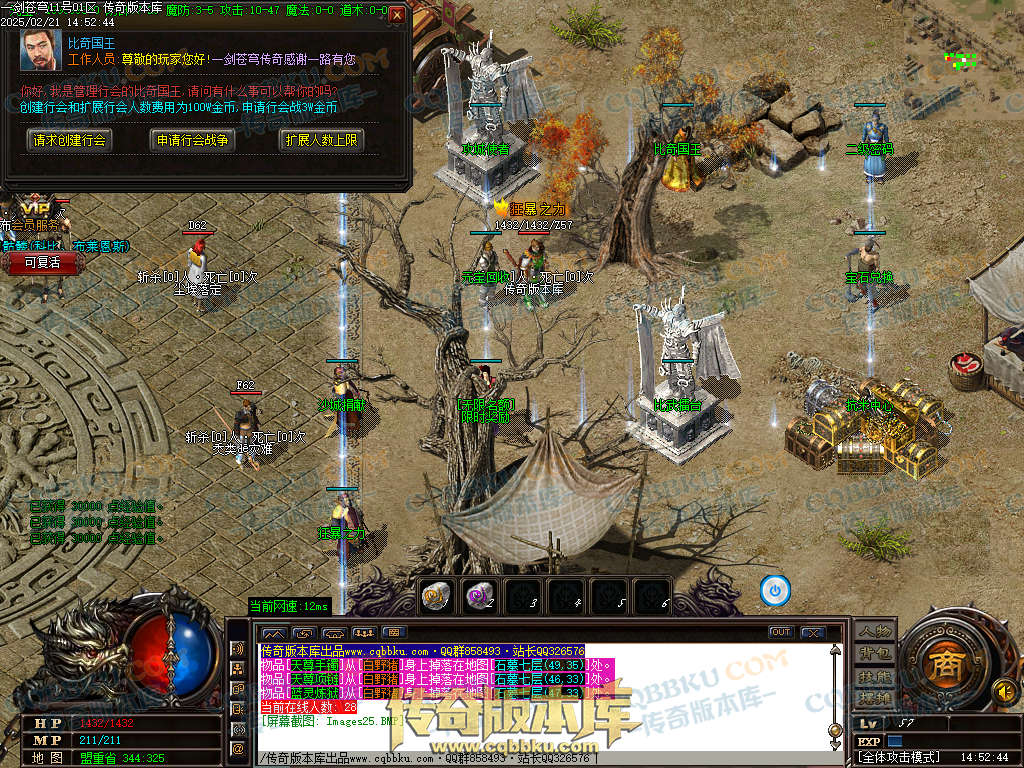This screenshot has width=1024, height=768.
Task: Use the item in hotbar slot 1
Action: pos(436,595)
